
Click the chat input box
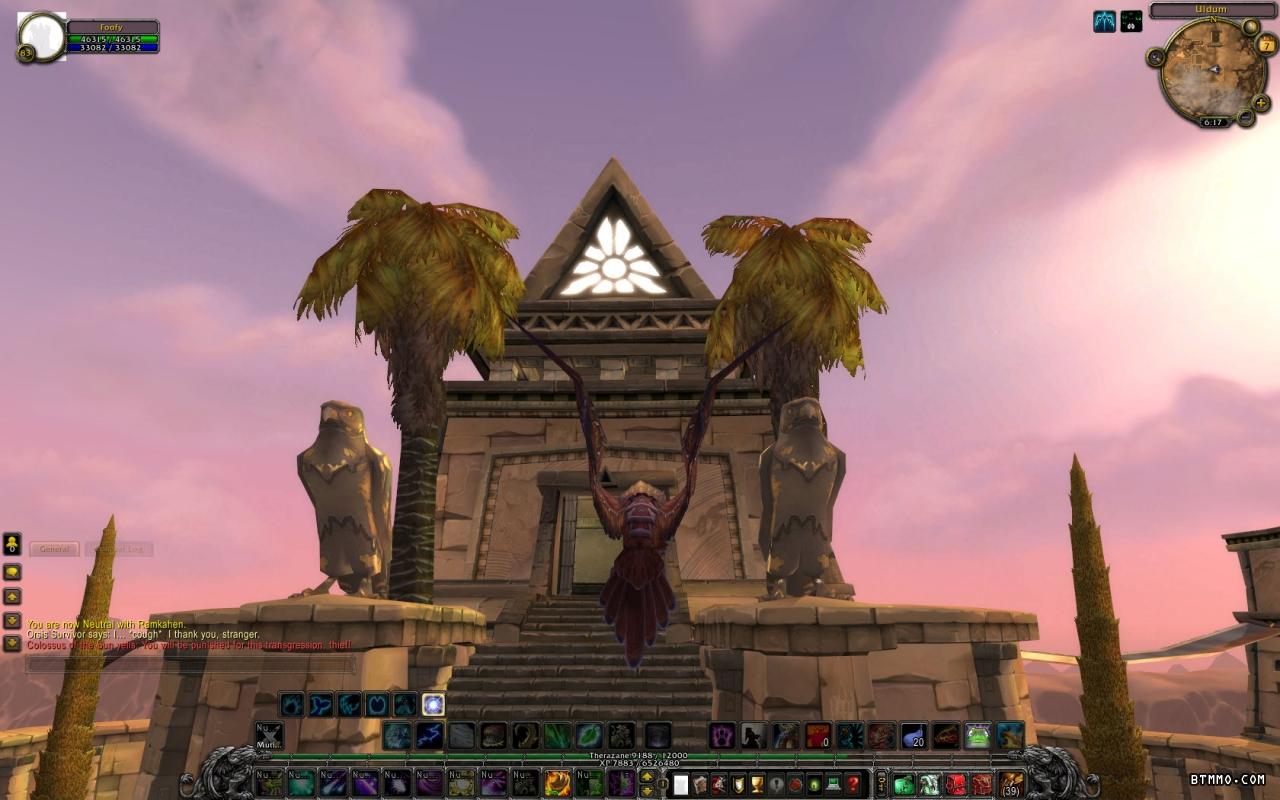tap(190, 664)
